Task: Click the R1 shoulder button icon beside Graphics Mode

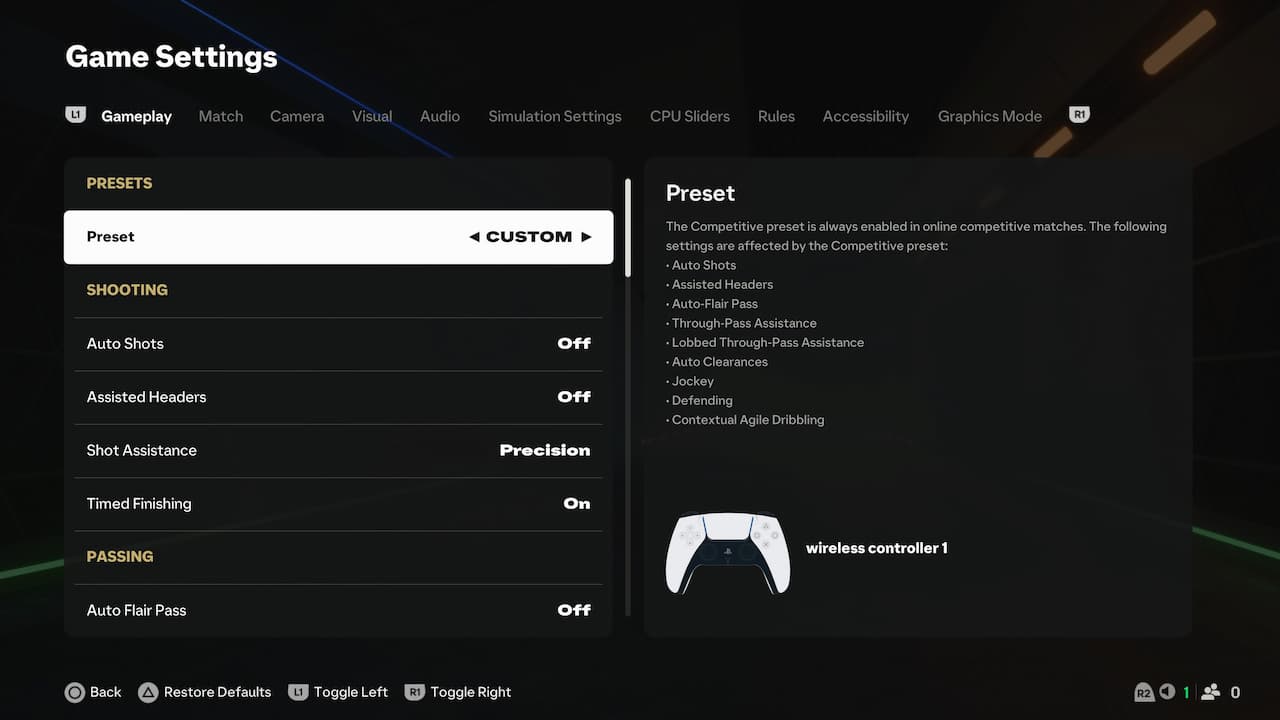Action: (1079, 113)
